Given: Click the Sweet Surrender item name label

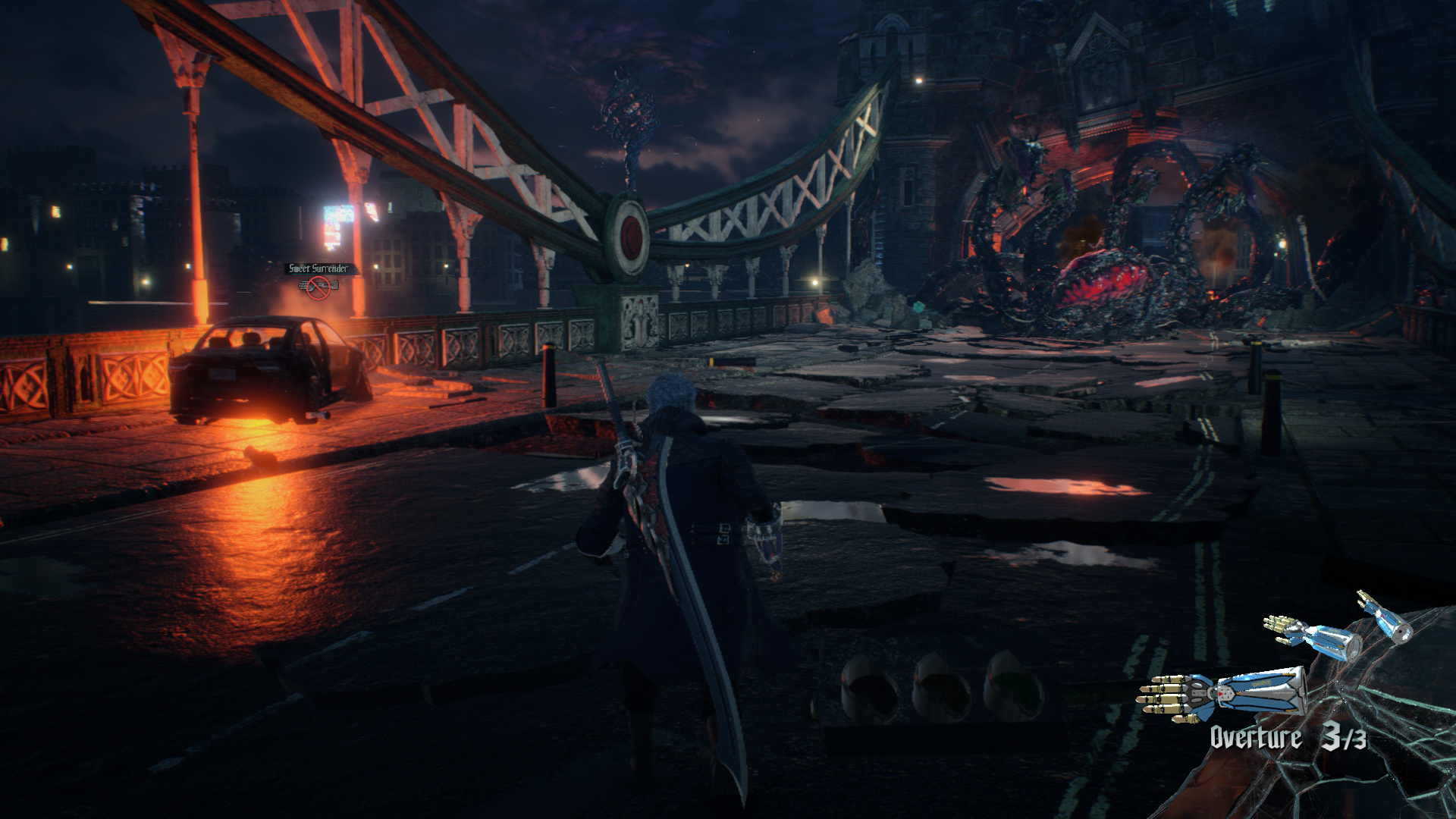Looking at the screenshot, I should pyautogui.click(x=319, y=268).
